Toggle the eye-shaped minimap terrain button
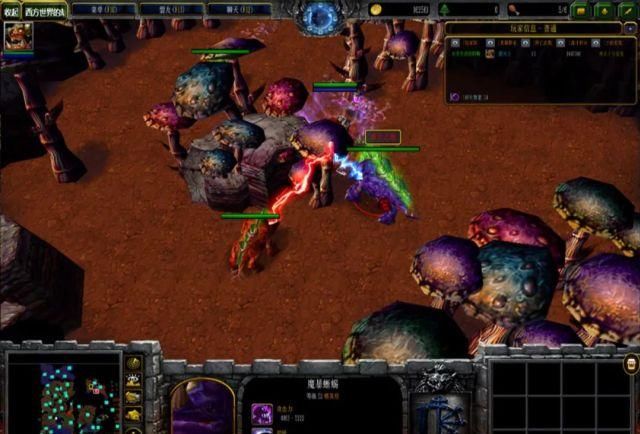This screenshot has width=640, height=434. coord(133,381)
